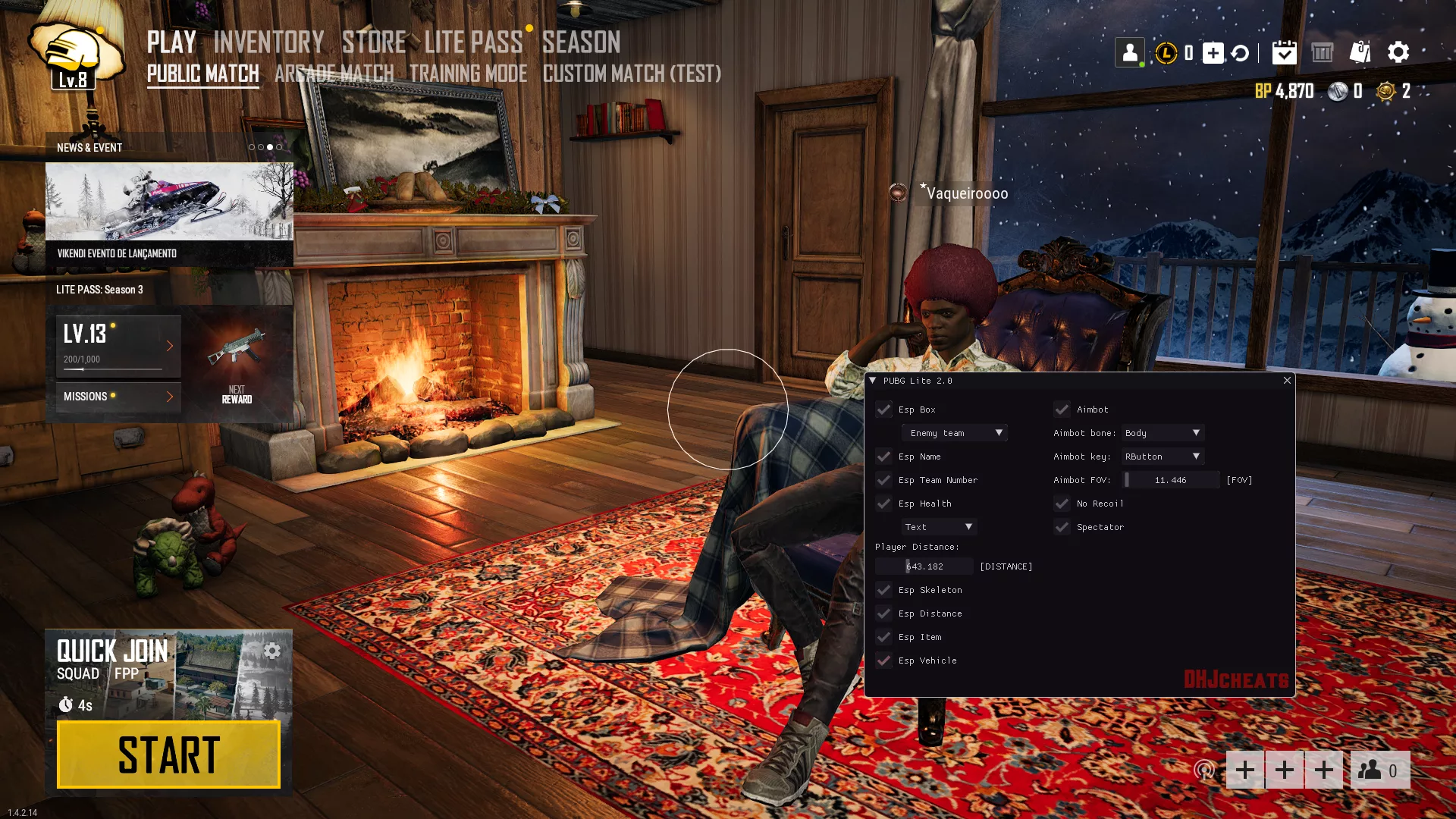Open the INVENTORY menu
This screenshot has height=819, width=1456.
coord(268,42)
